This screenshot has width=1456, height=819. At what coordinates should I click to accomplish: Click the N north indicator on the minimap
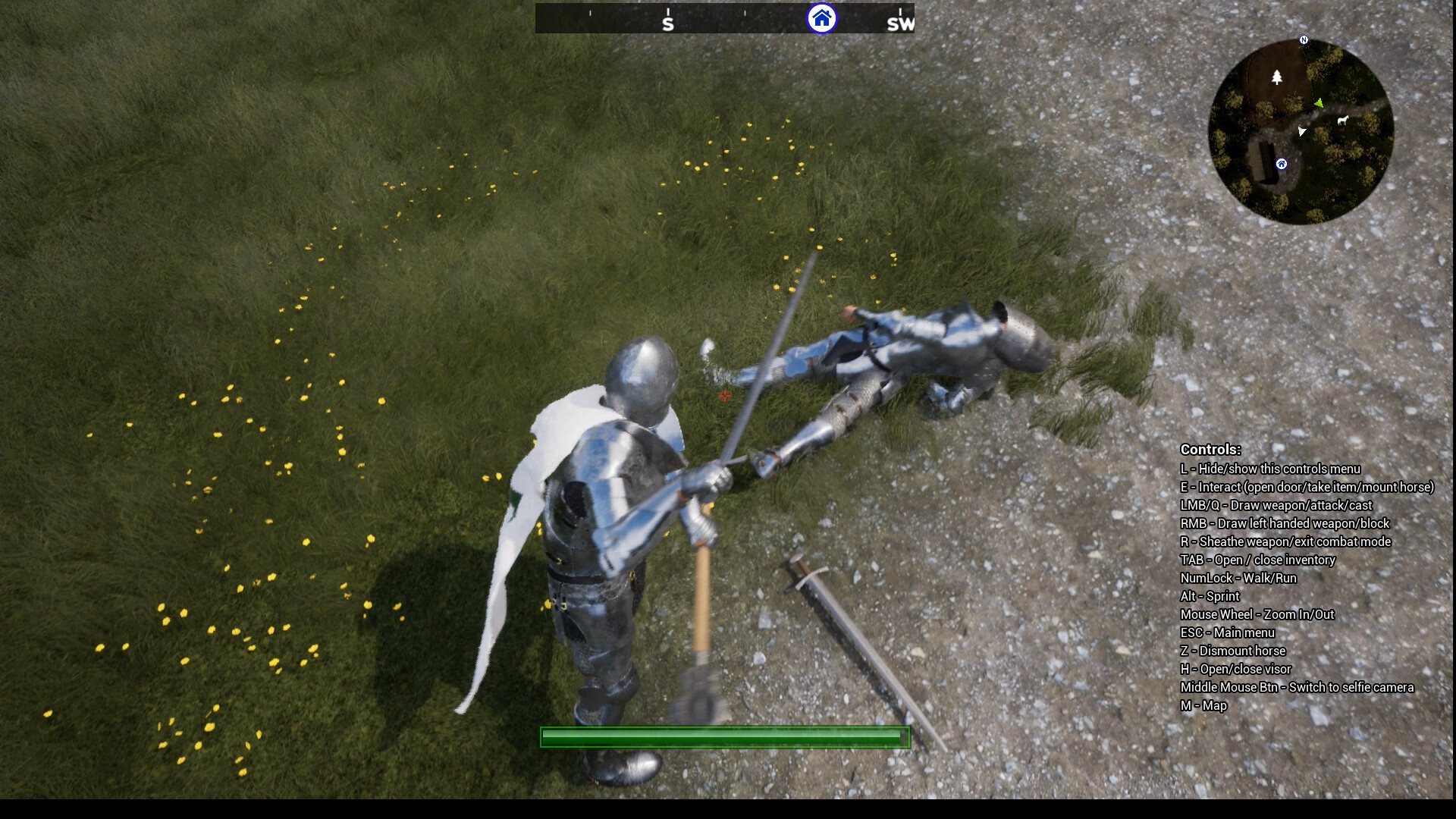(1304, 39)
